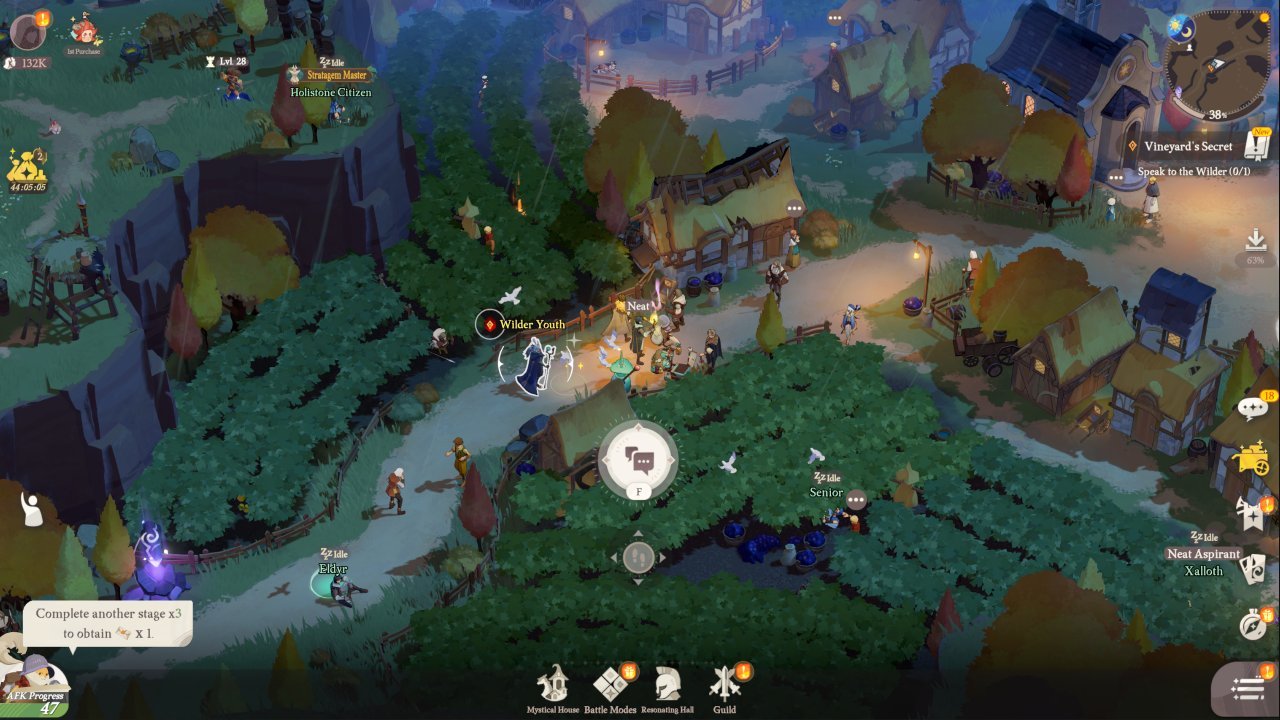Open the 1st Purchase offer
The width and height of the screenshot is (1280, 720).
(84, 32)
